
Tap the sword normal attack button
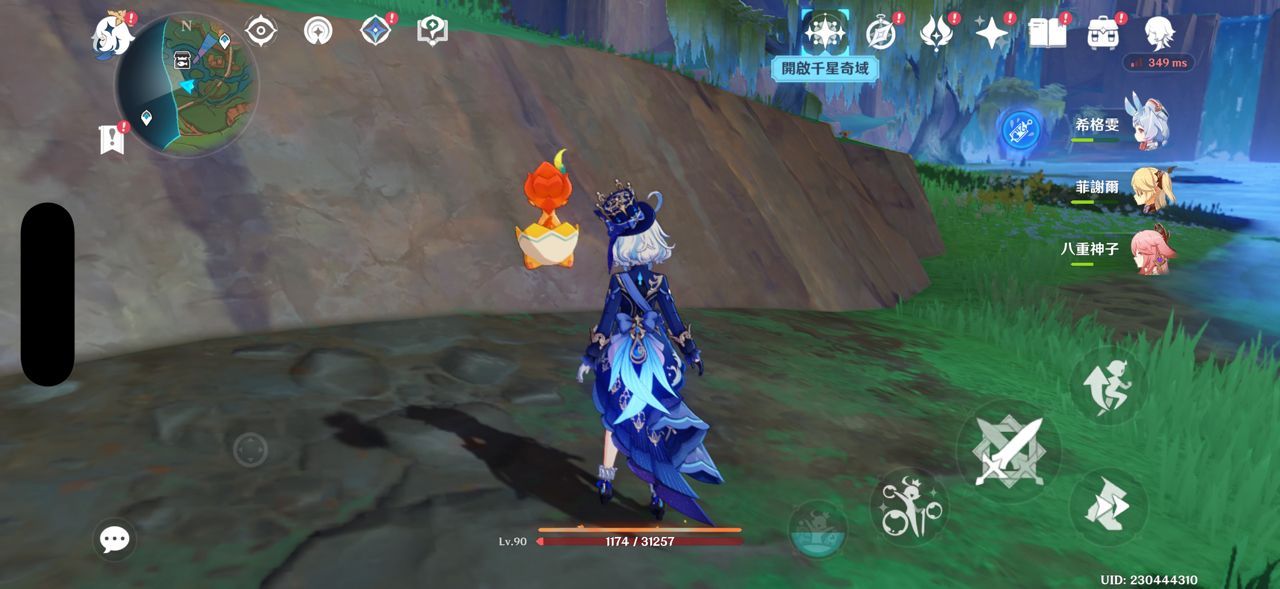pos(1008,452)
